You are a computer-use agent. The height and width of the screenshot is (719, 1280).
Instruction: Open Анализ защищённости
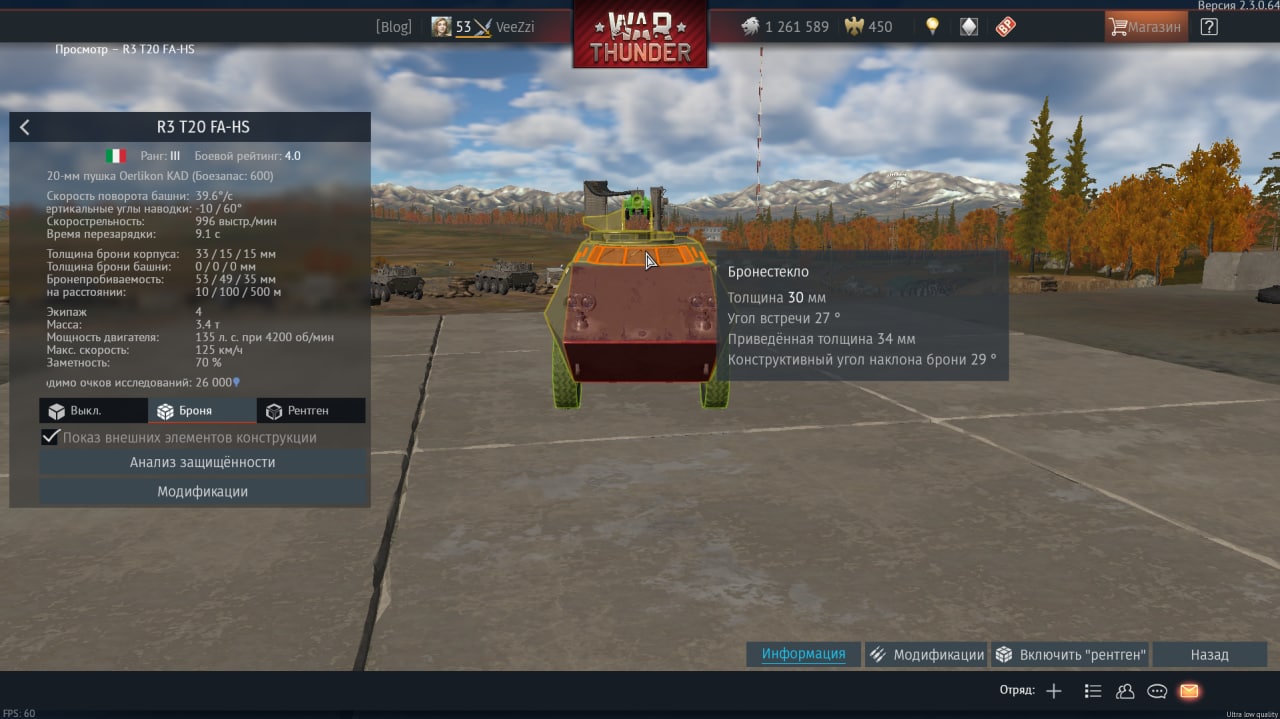[202, 463]
